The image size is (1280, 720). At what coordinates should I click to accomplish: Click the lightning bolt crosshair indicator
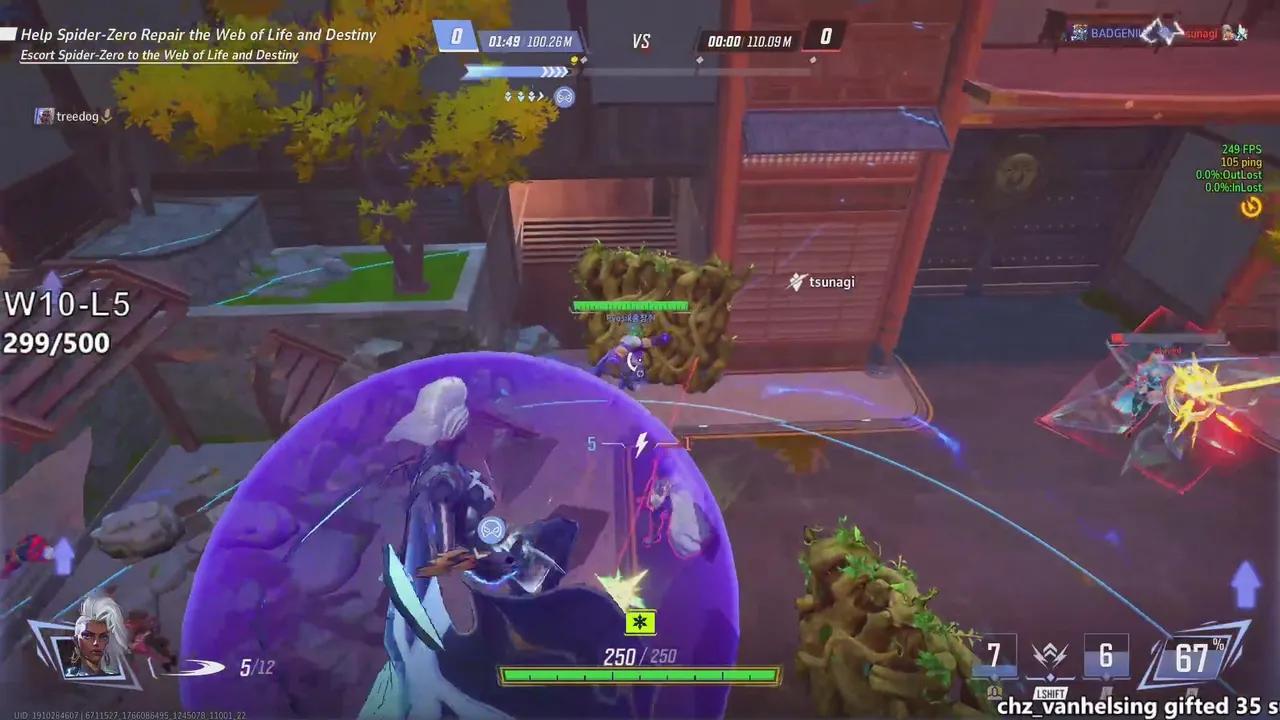(x=641, y=445)
